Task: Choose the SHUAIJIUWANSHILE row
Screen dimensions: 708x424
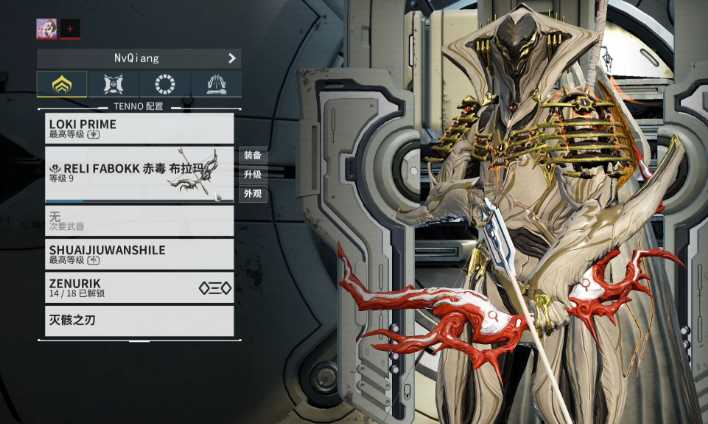Action: point(139,253)
